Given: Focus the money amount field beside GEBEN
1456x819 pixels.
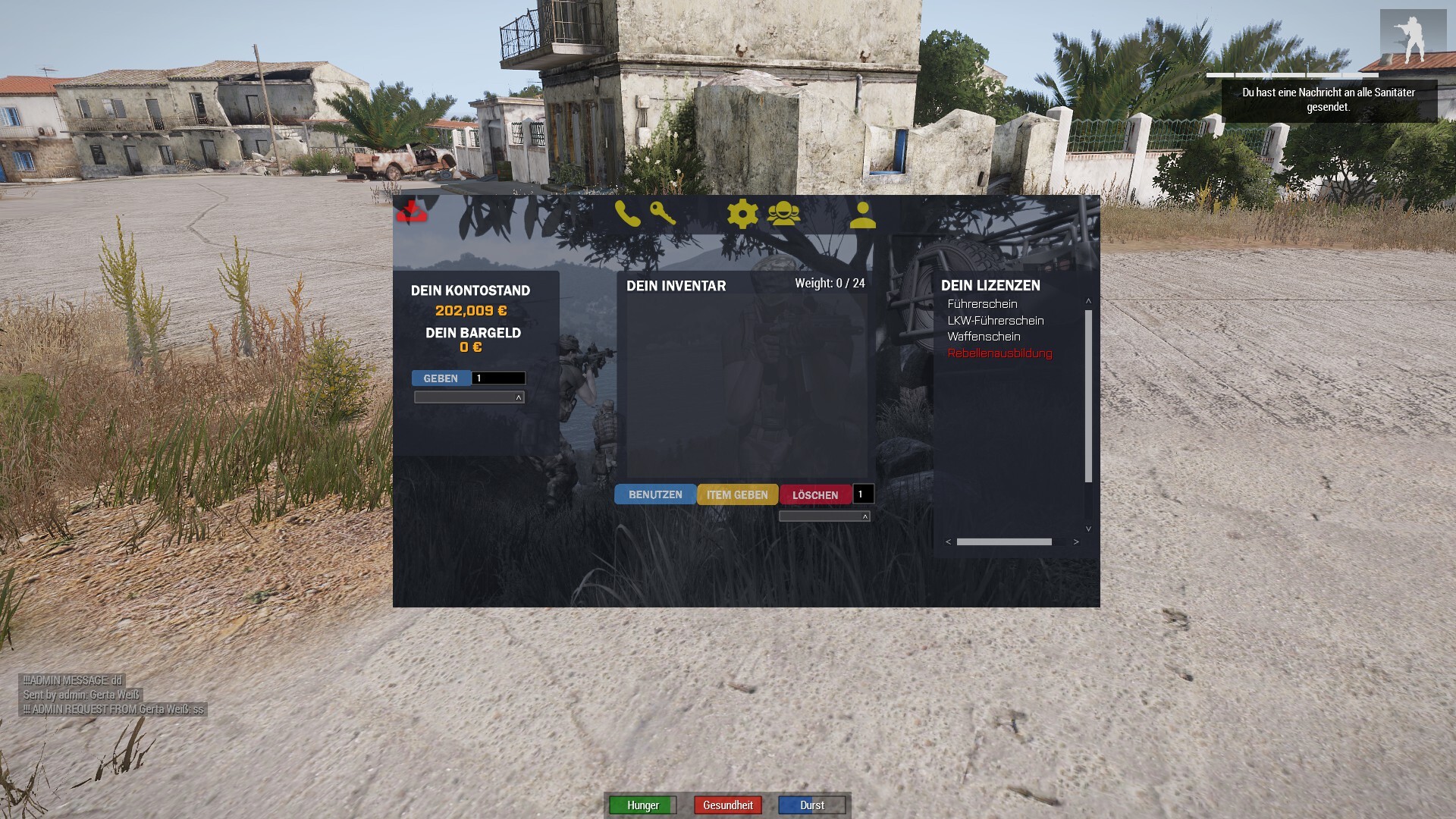Looking at the screenshot, I should pyautogui.click(x=498, y=378).
